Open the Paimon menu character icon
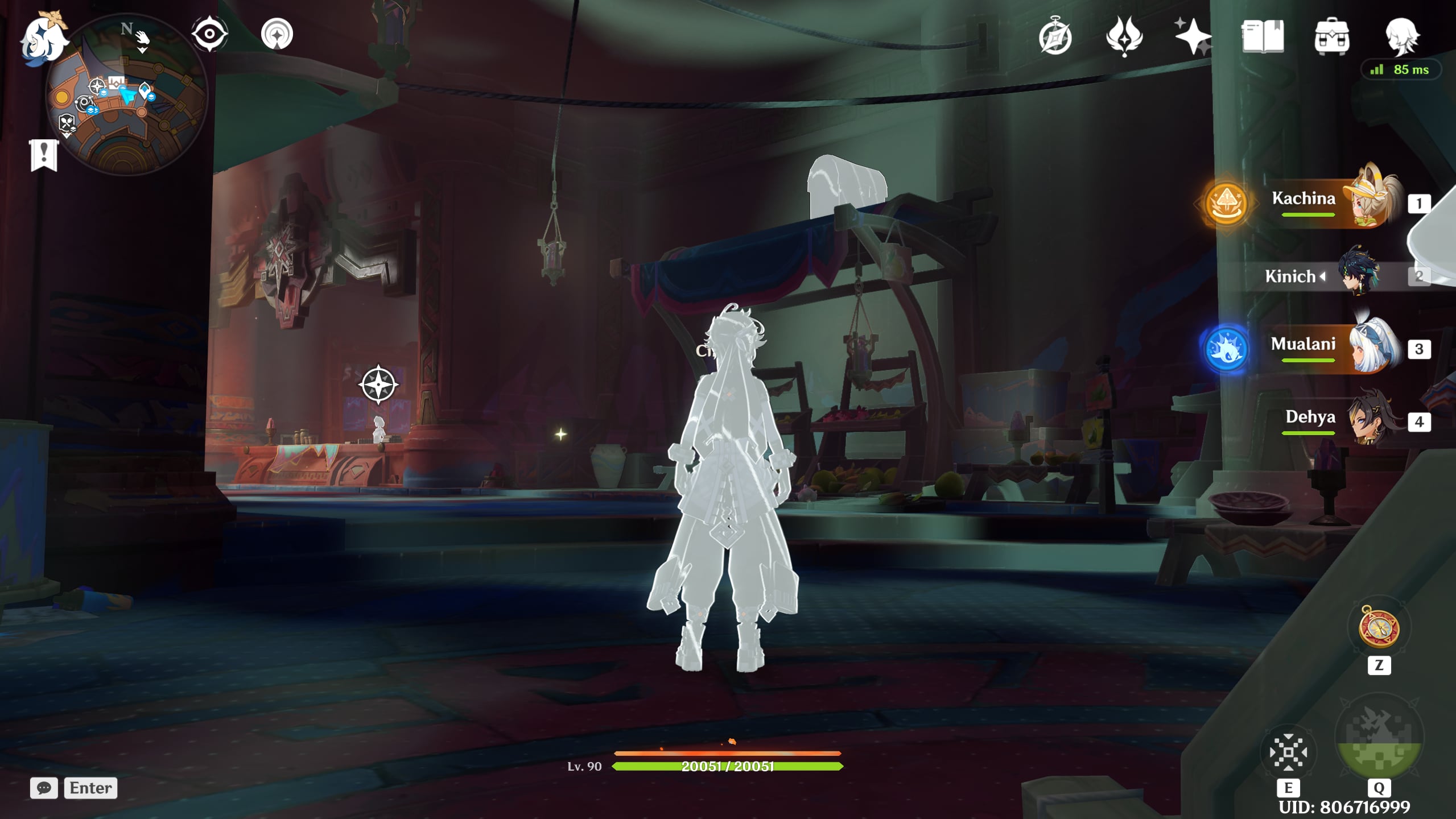The width and height of the screenshot is (1456, 819). click(x=1403, y=35)
